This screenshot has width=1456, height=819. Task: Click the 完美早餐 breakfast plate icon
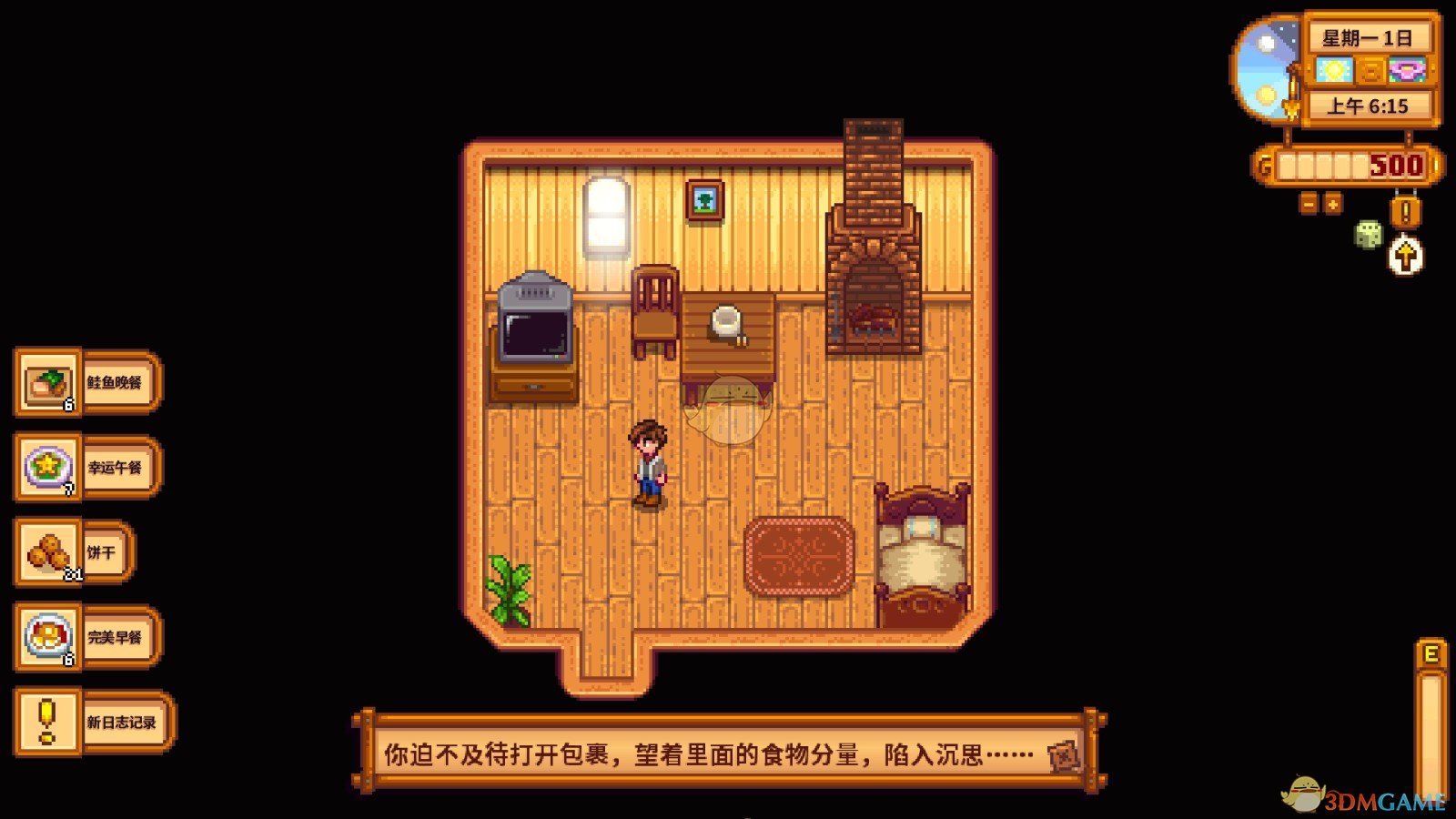pos(47,637)
